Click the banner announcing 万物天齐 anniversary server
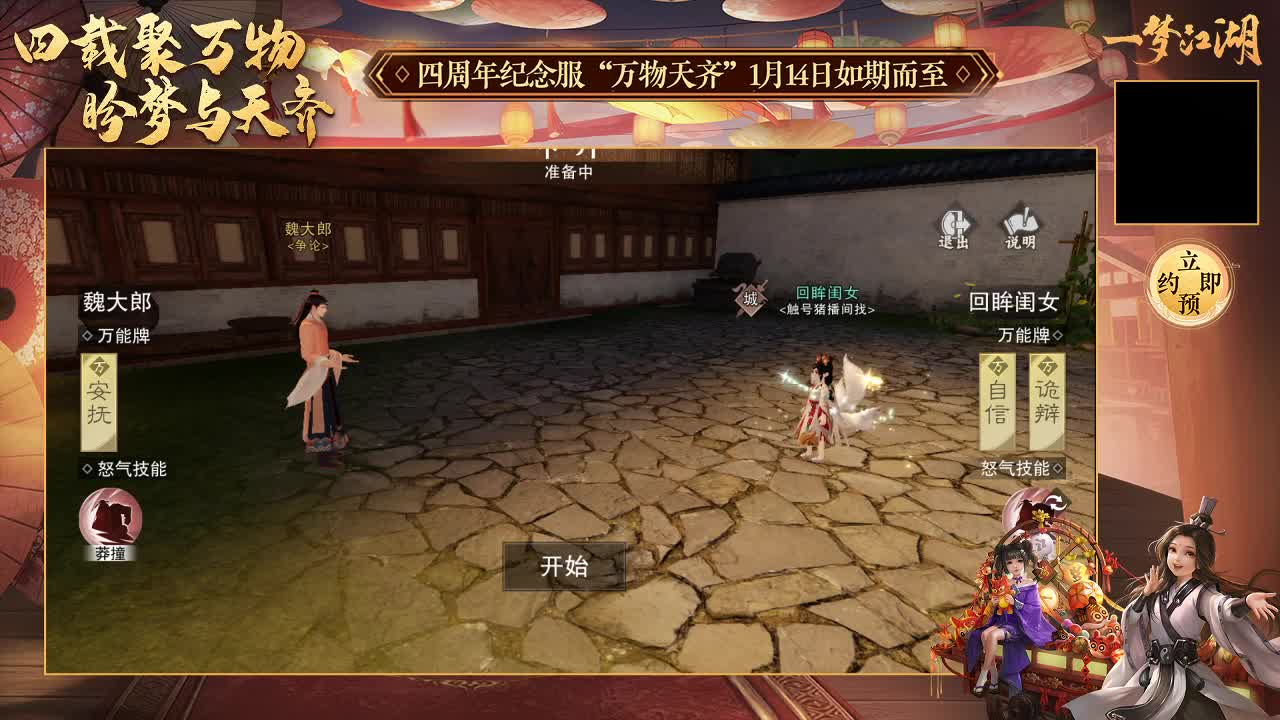Image resolution: width=1280 pixels, height=720 pixels. (x=683, y=70)
